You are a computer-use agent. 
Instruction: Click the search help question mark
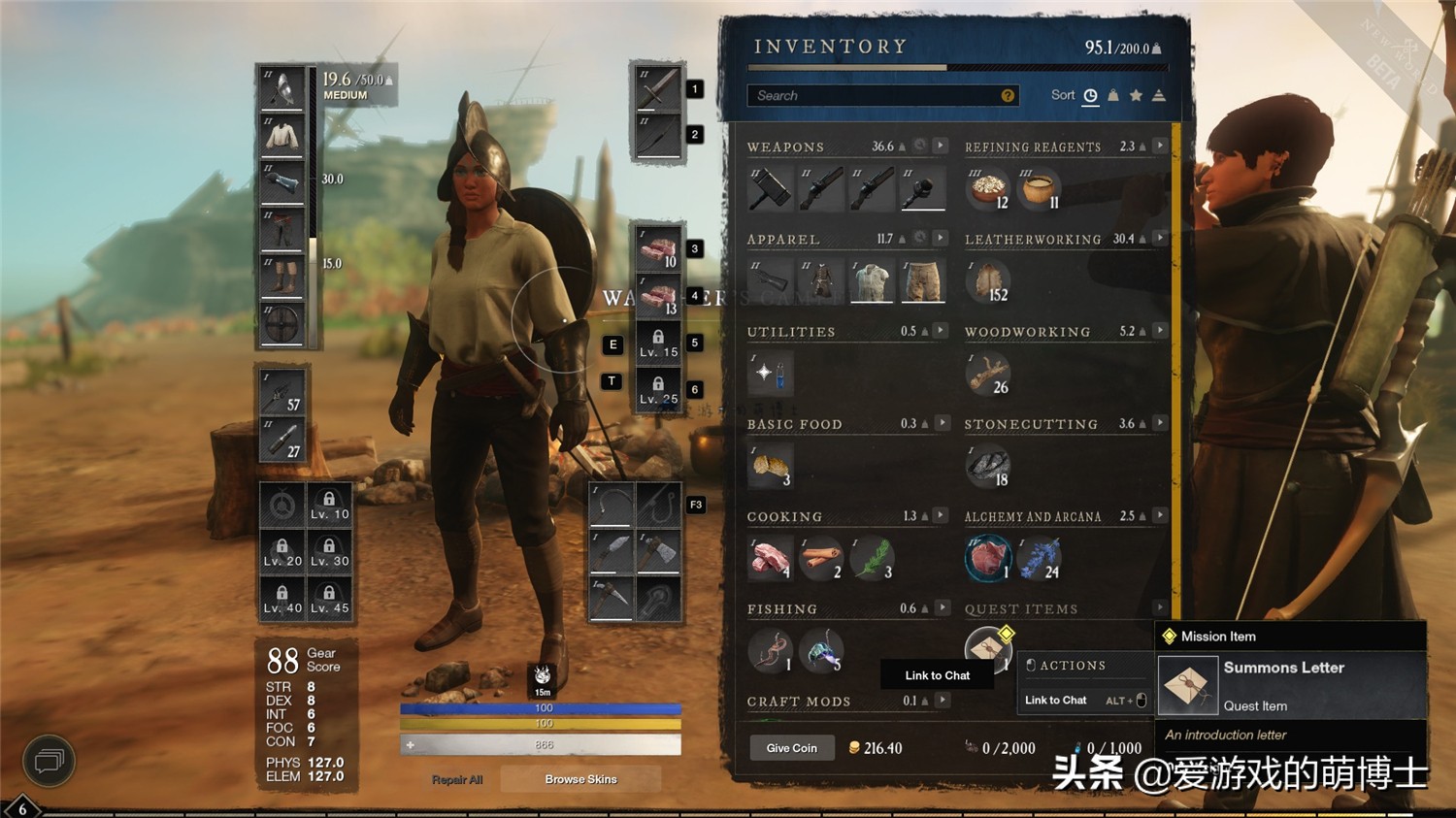(x=1008, y=95)
